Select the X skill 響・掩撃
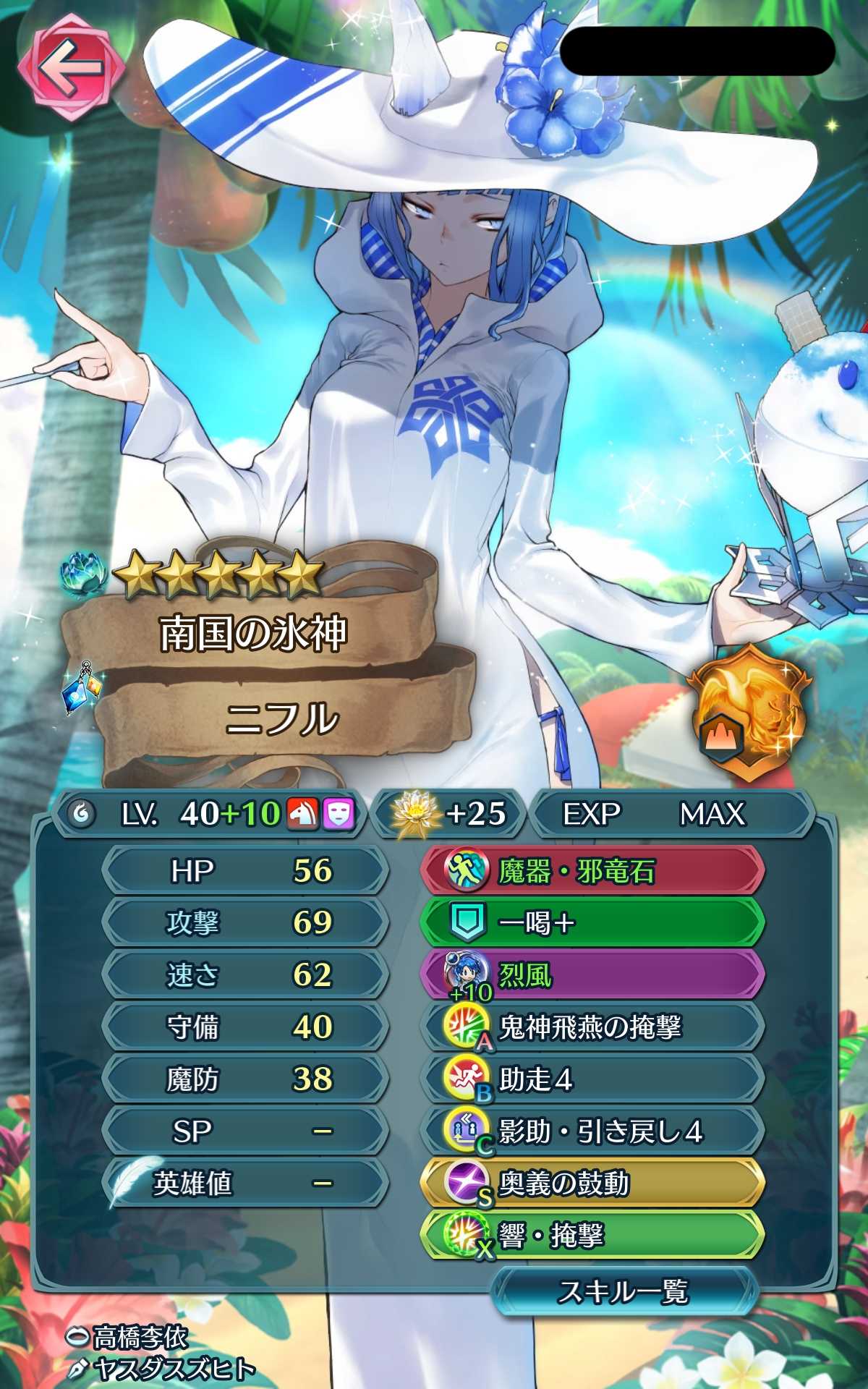 point(592,1236)
